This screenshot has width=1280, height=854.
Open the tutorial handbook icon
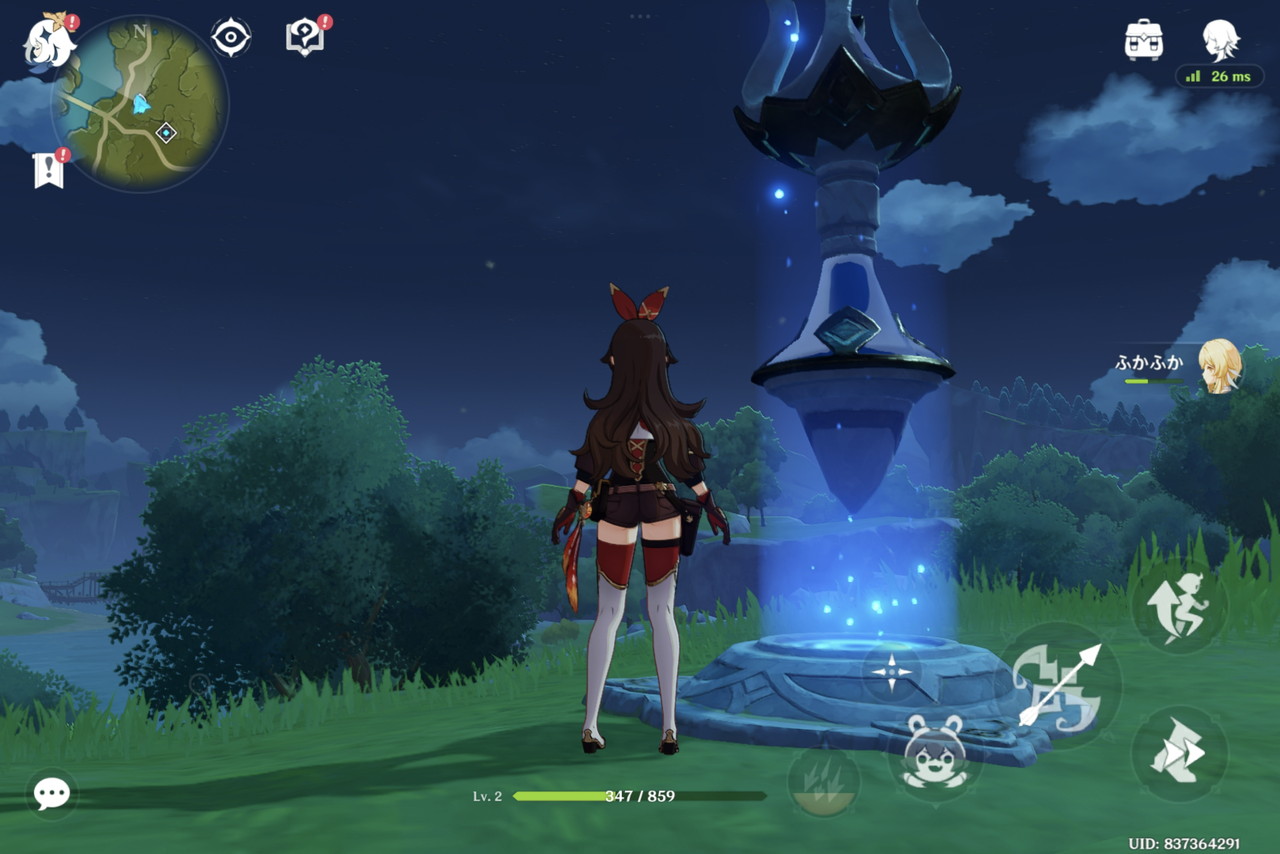[x=305, y=38]
